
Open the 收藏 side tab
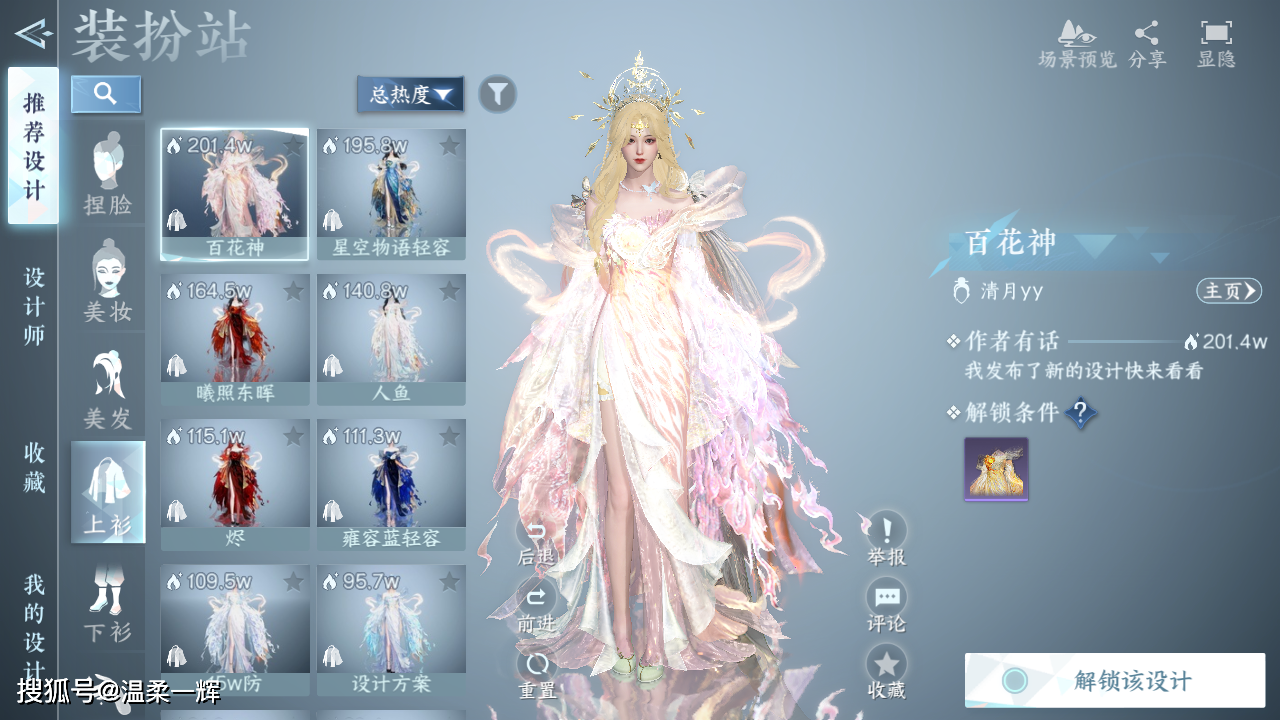tap(34, 467)
